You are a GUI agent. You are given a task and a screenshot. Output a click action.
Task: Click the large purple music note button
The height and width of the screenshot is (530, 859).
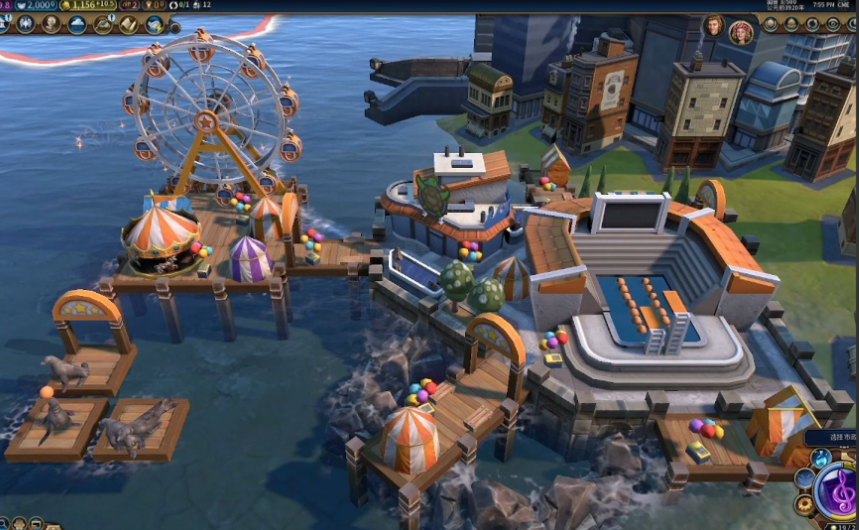click(836, 490)
